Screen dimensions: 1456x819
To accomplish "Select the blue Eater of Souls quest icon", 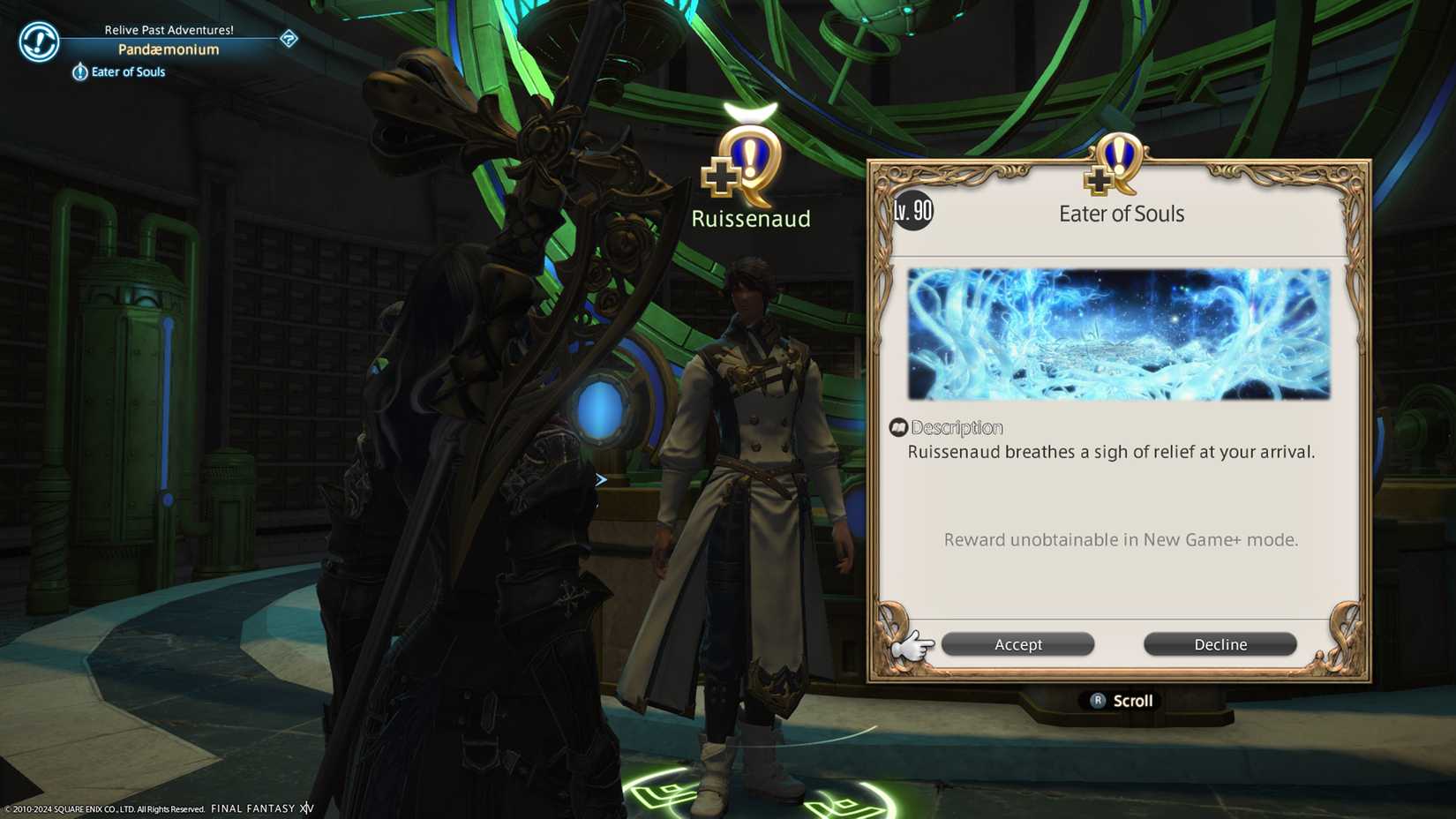I will point(80,71).
